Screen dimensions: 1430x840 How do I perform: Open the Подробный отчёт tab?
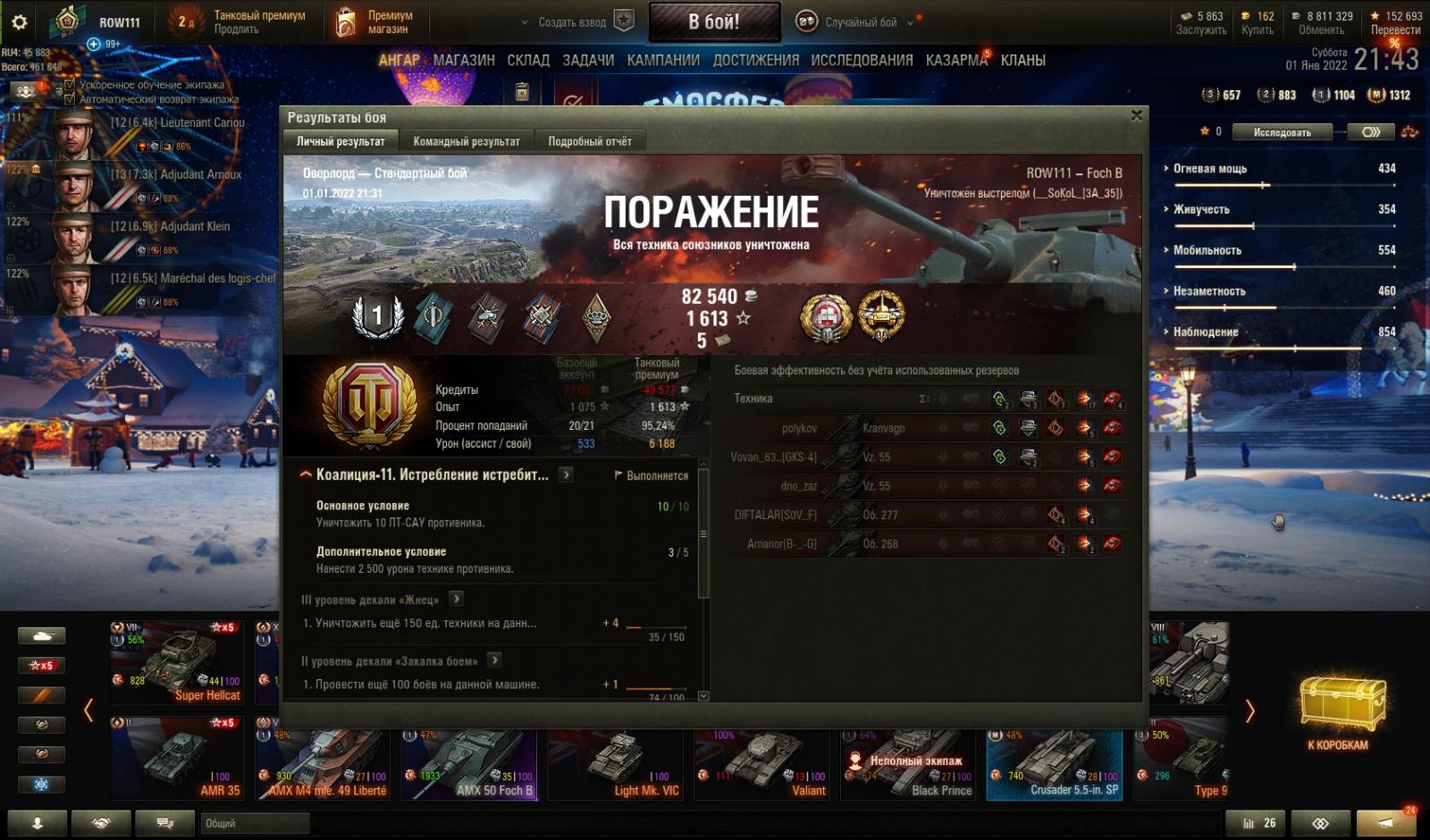589,141
